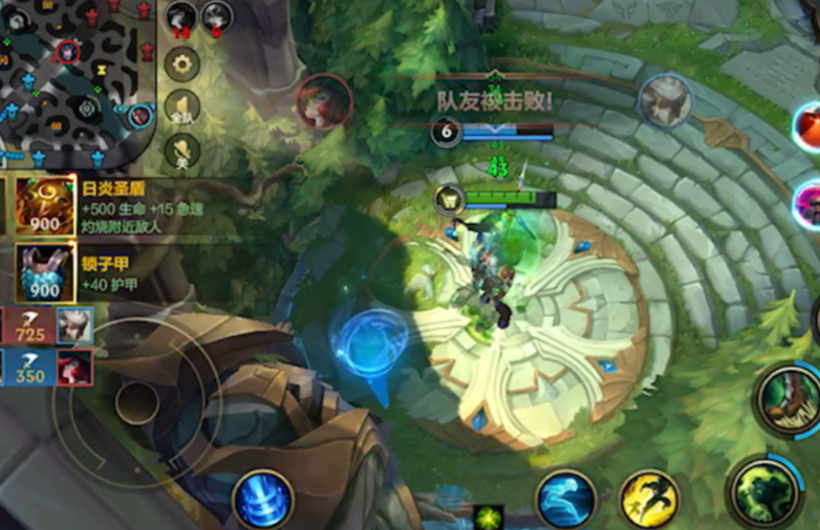Viewport: 820px width, 530px height.
Task: Activate the blue recall button
Action: pos(263,498)
